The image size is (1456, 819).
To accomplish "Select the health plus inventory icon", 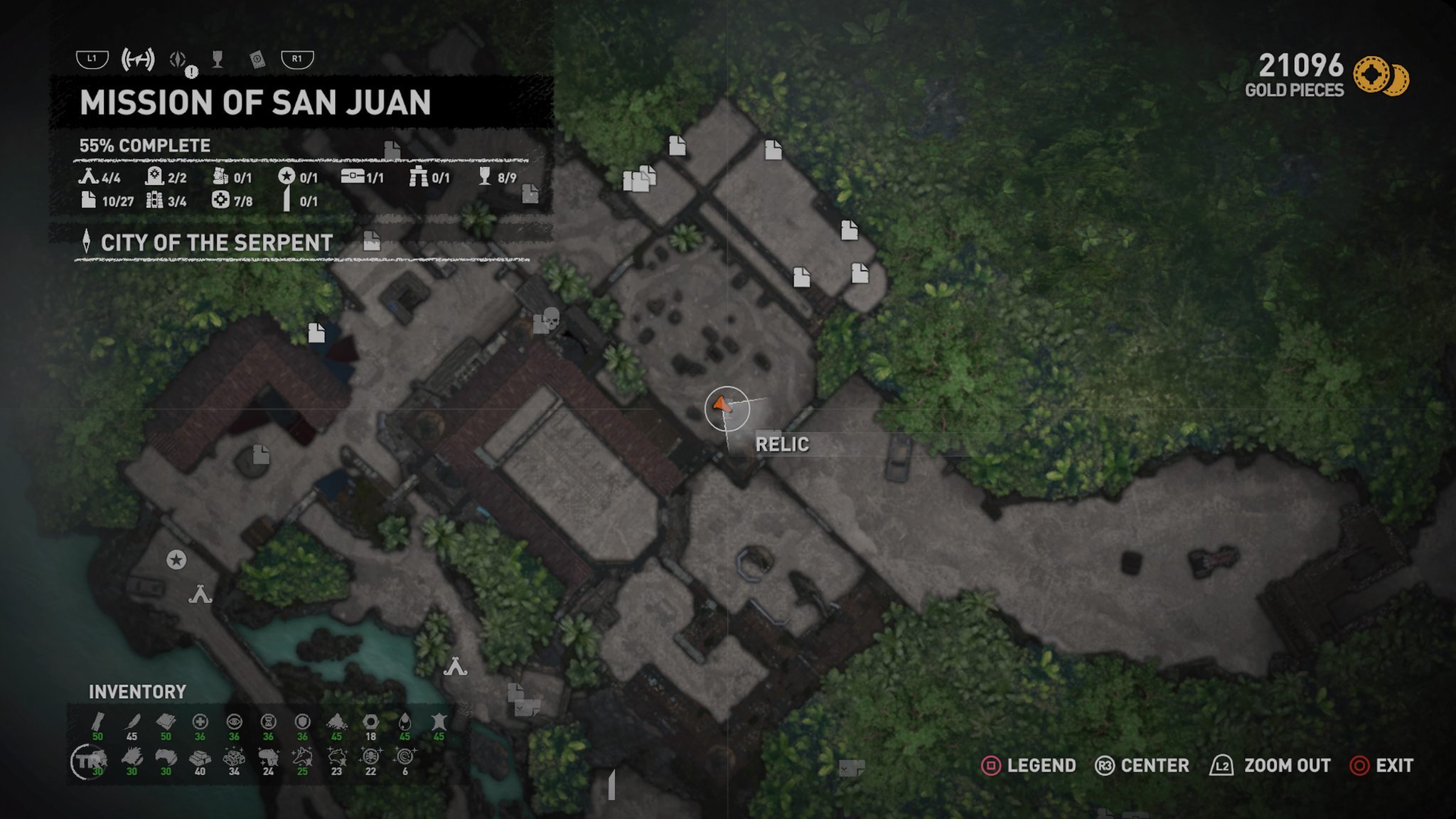I will tap(200, 722).
